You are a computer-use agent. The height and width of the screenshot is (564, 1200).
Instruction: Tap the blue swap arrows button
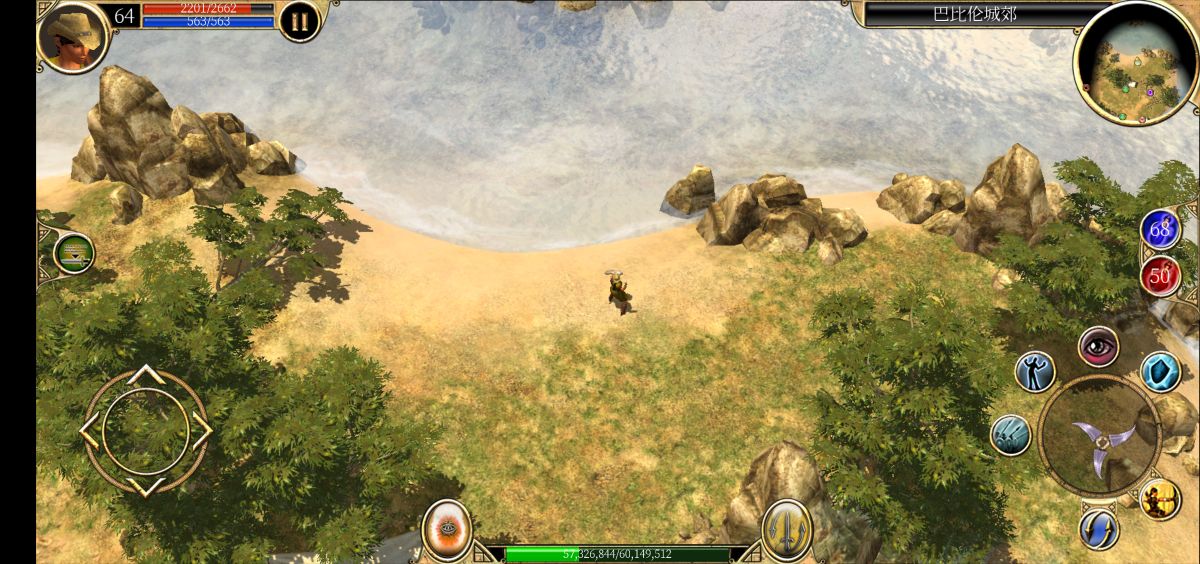click(1099, 528)
